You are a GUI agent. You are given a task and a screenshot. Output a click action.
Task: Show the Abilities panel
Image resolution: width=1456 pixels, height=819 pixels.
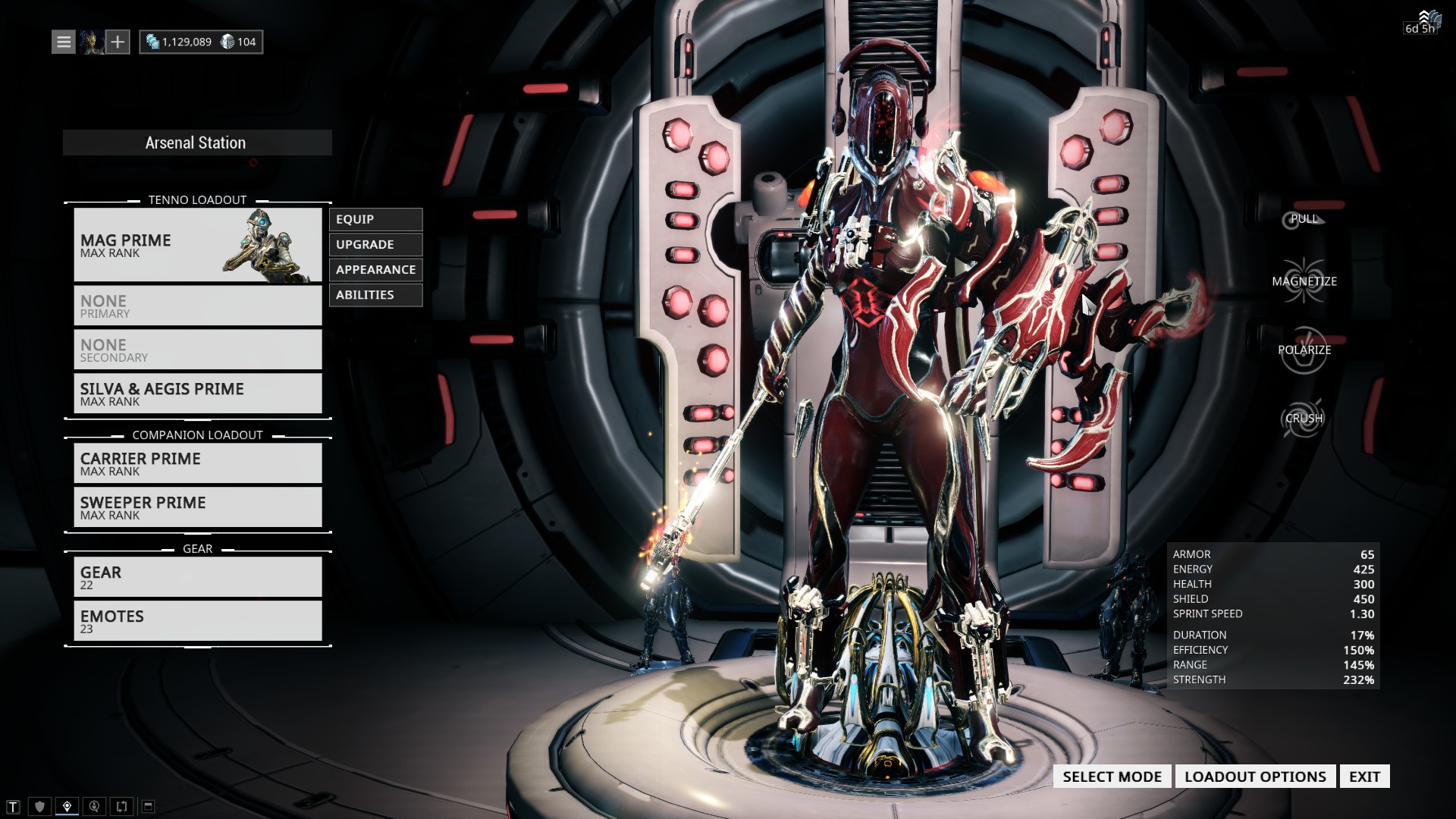tap(375, 294)
